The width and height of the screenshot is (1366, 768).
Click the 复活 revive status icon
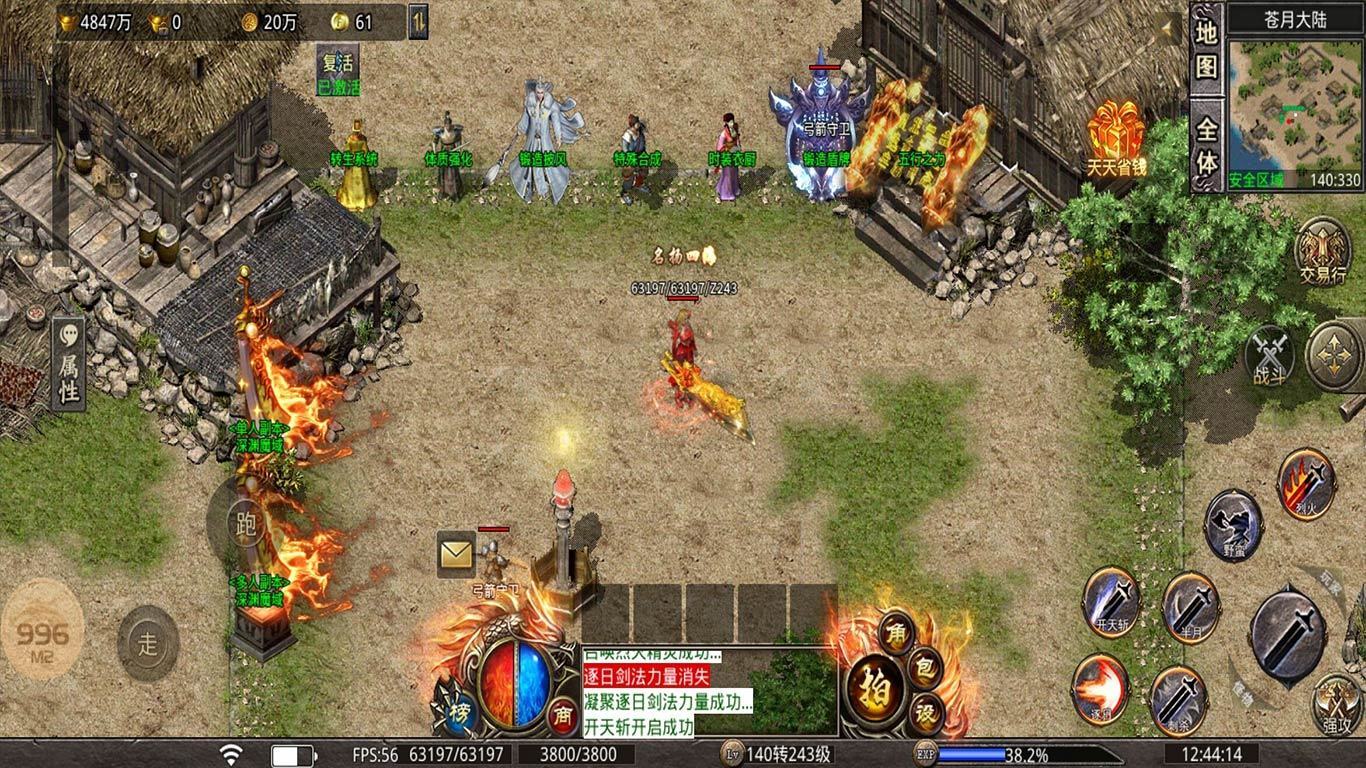coord(338,70)
